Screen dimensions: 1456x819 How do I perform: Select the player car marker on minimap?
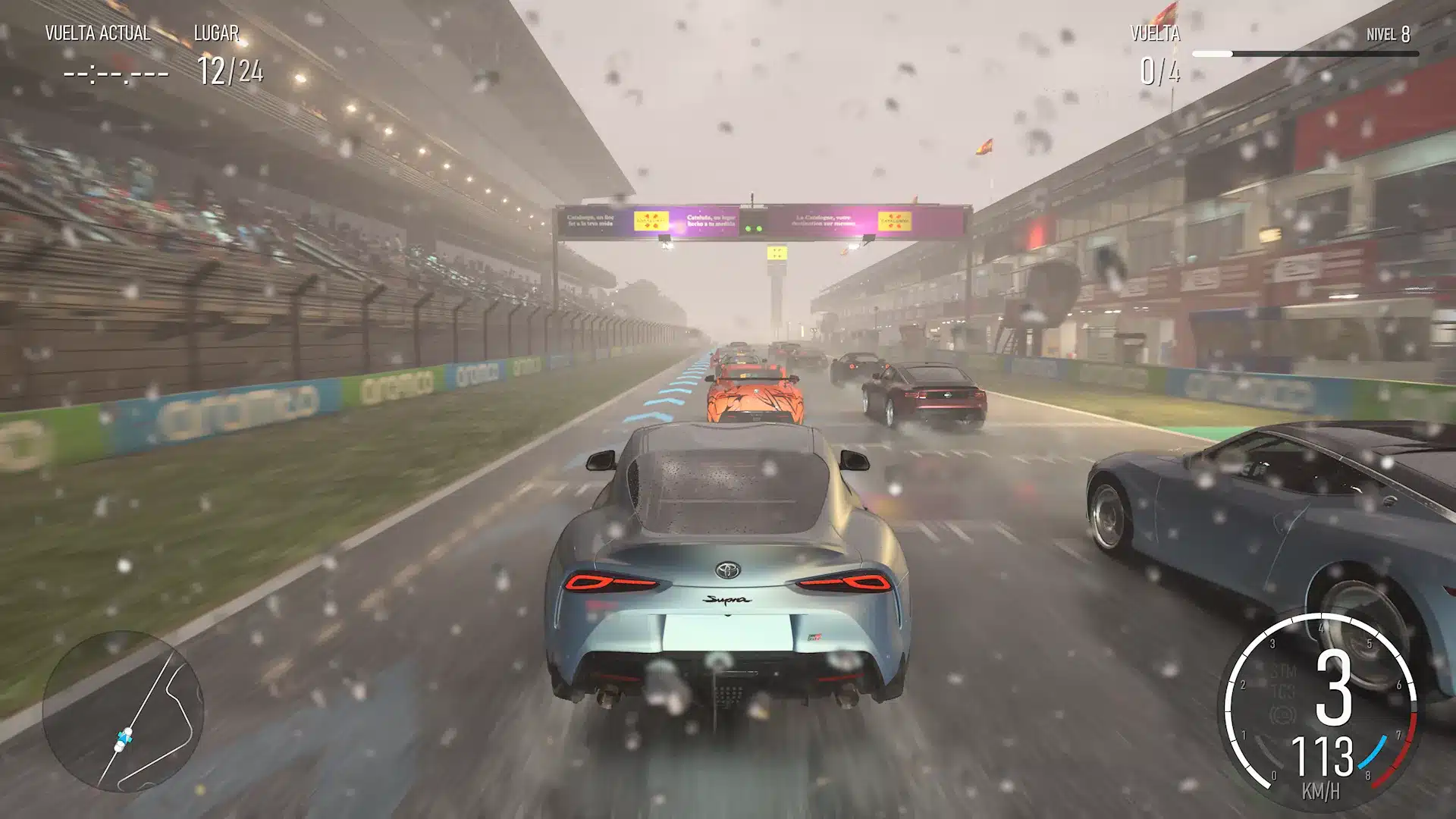point(125,737)
